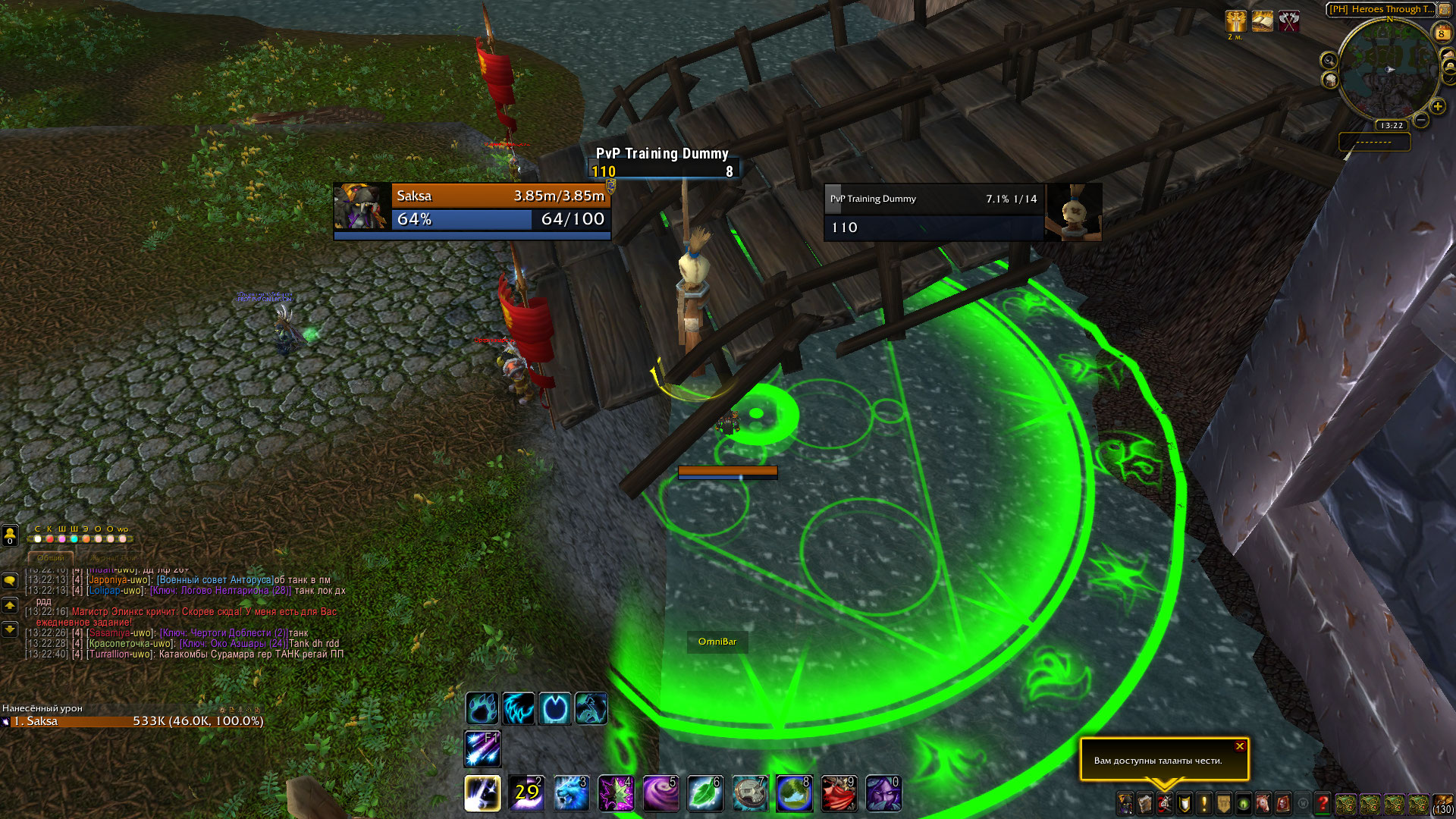Activate the Moonfire ability in slot 1
Image resolution: width=1456 pixels, height=819 pixels.
pos(482,793)
